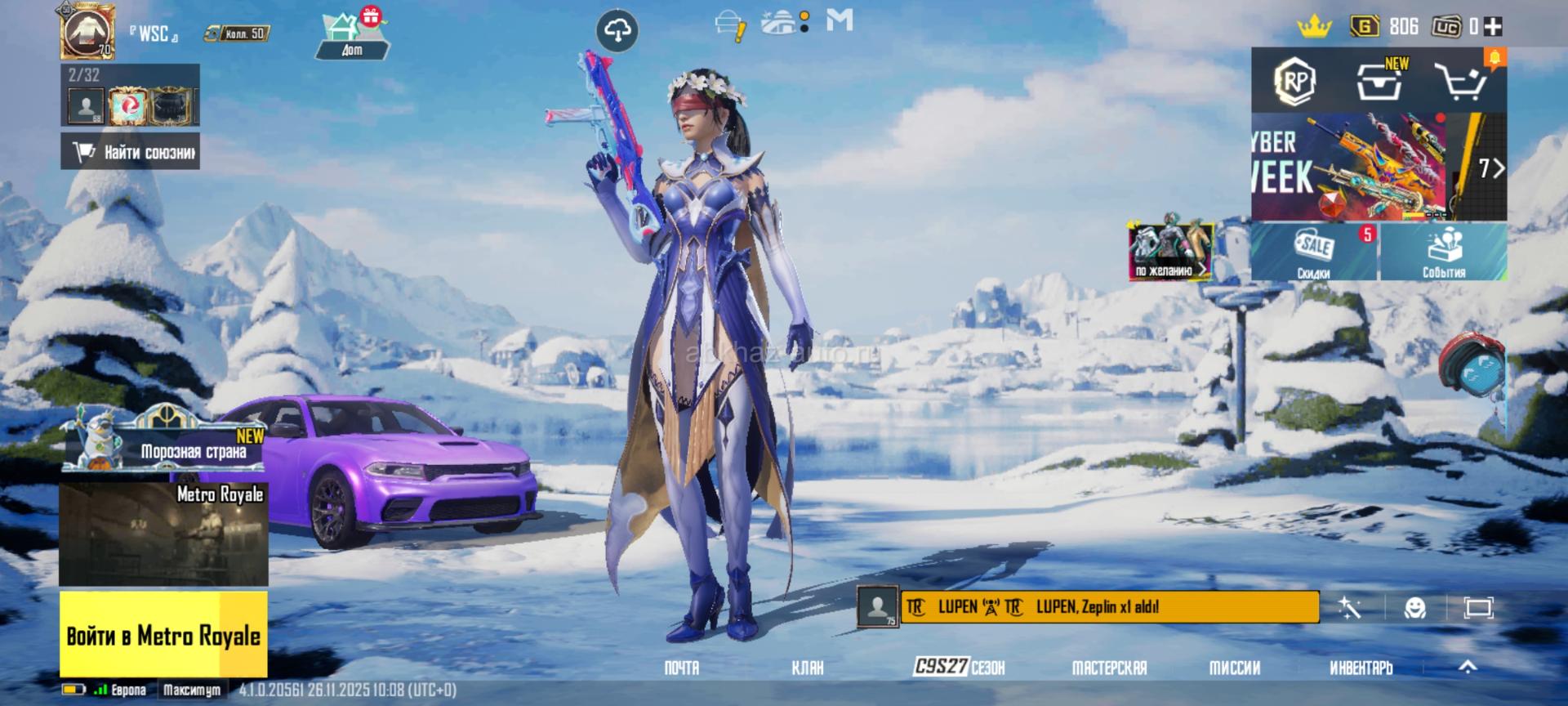Viewport: 1568px width, 706px height.
Task: Open the События events section
Action: click(x=1443, y=252)
